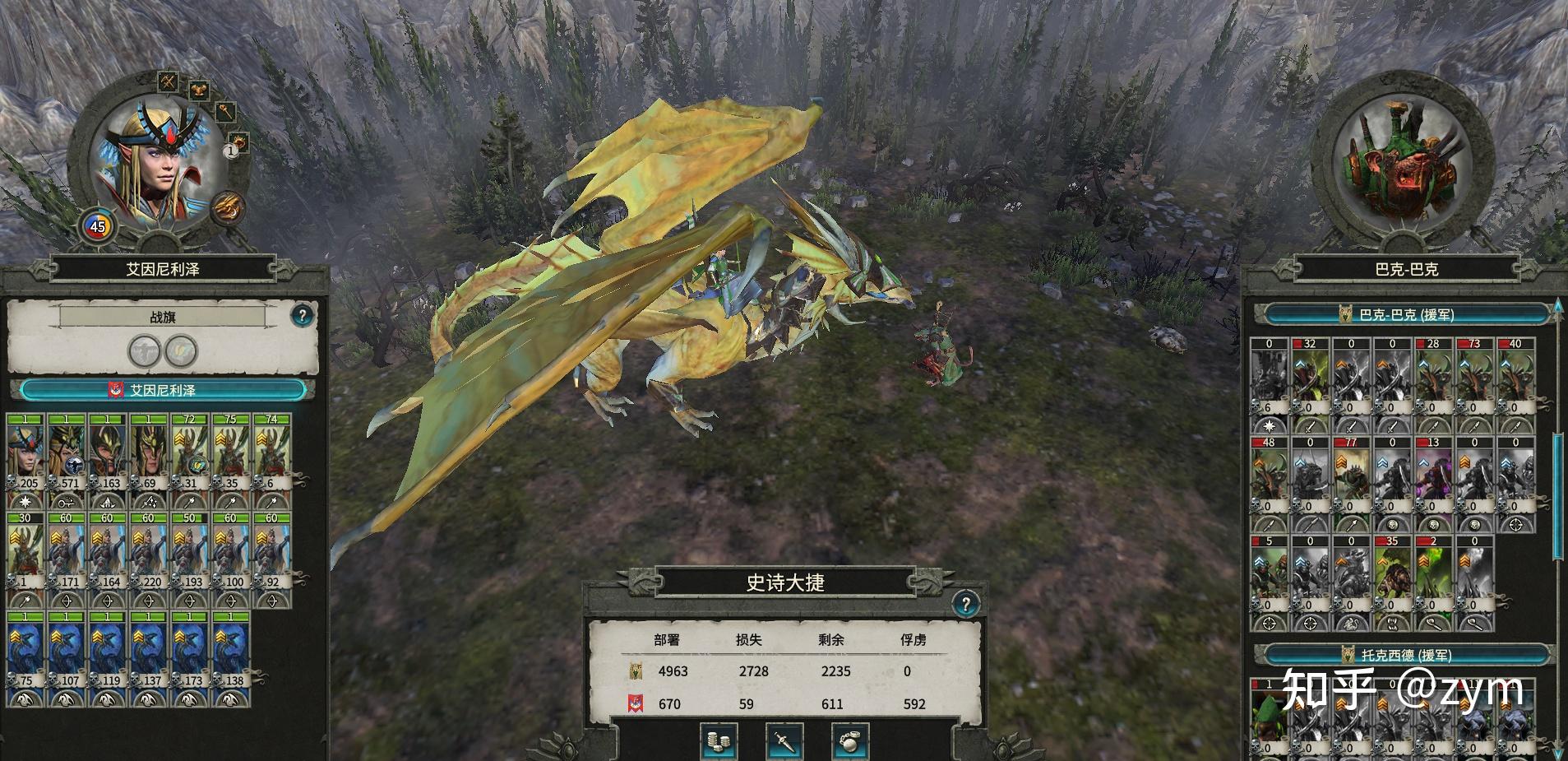Select the dagger execute-captives option
This screenshot has width=1568, height=761.
pyautogui.click(x=784, y=741)
